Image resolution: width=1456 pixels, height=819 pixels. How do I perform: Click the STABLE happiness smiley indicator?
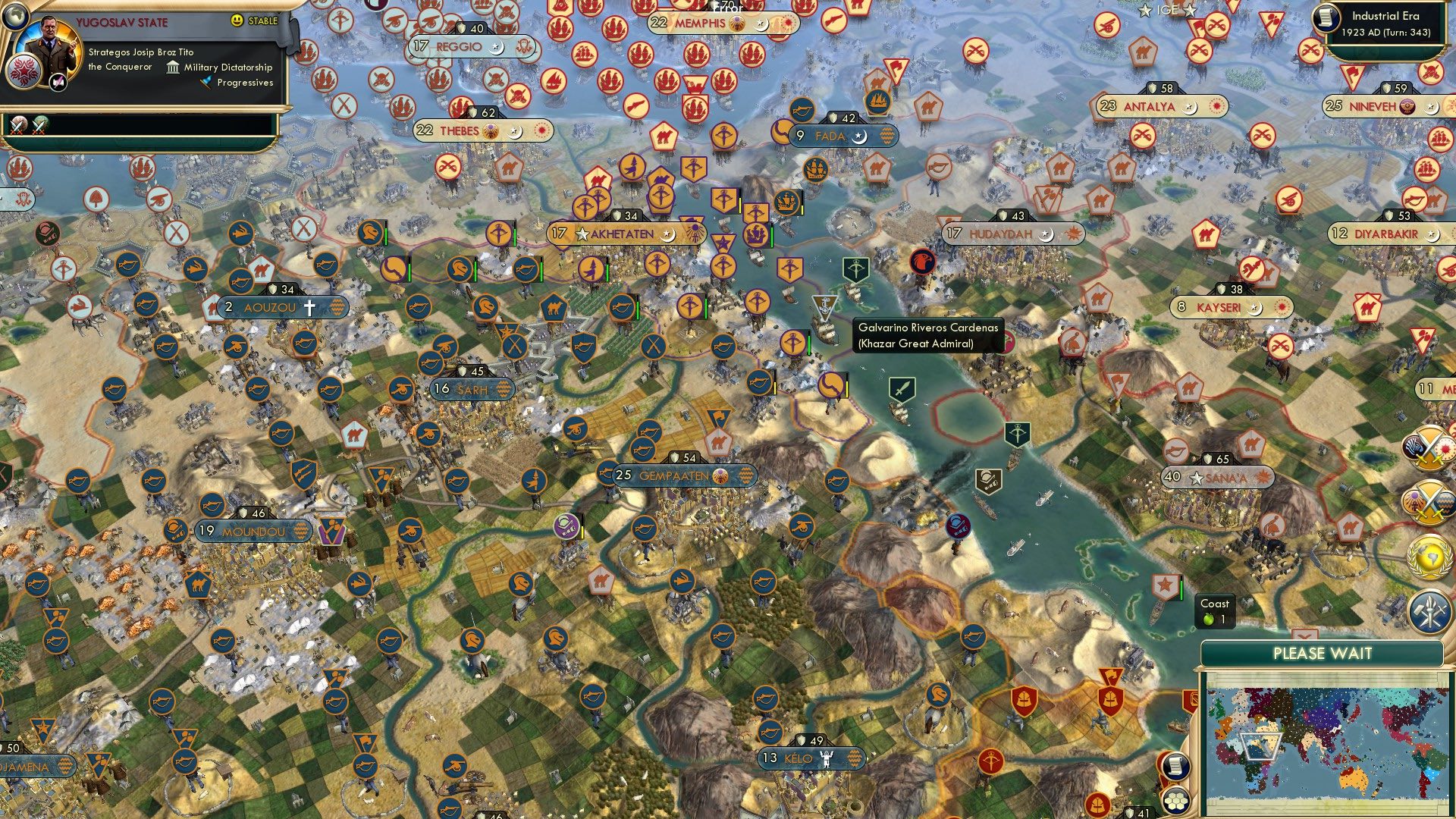pos(237,21)
